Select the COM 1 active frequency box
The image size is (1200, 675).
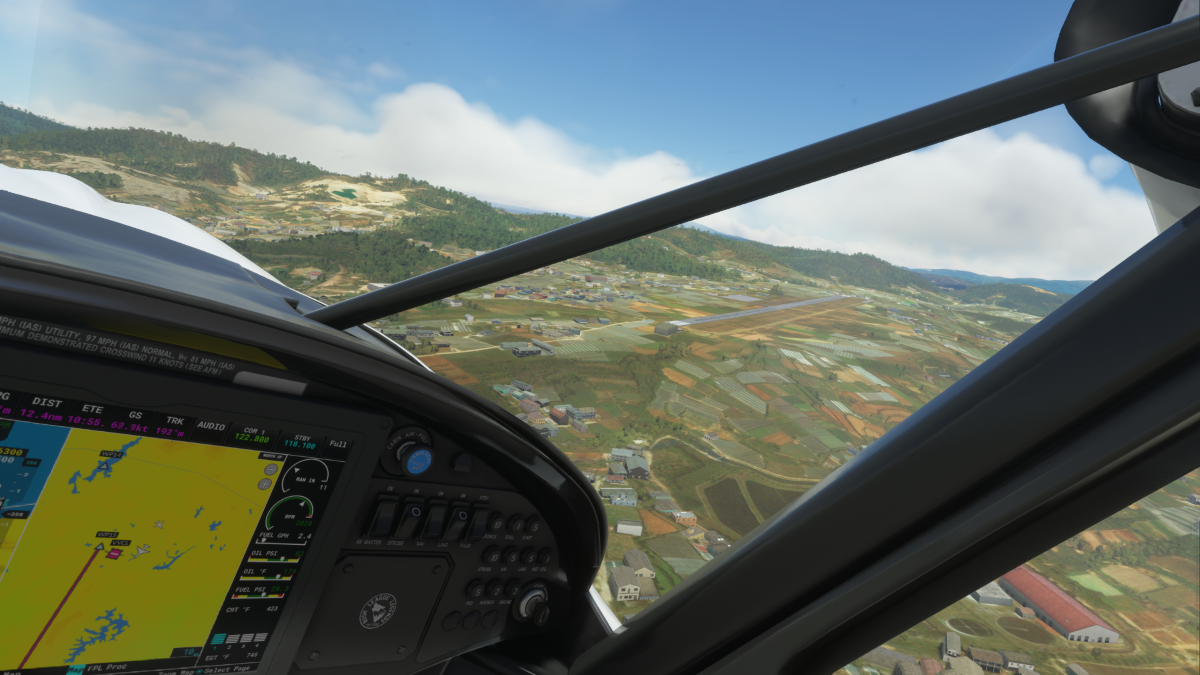pos(250,434)
